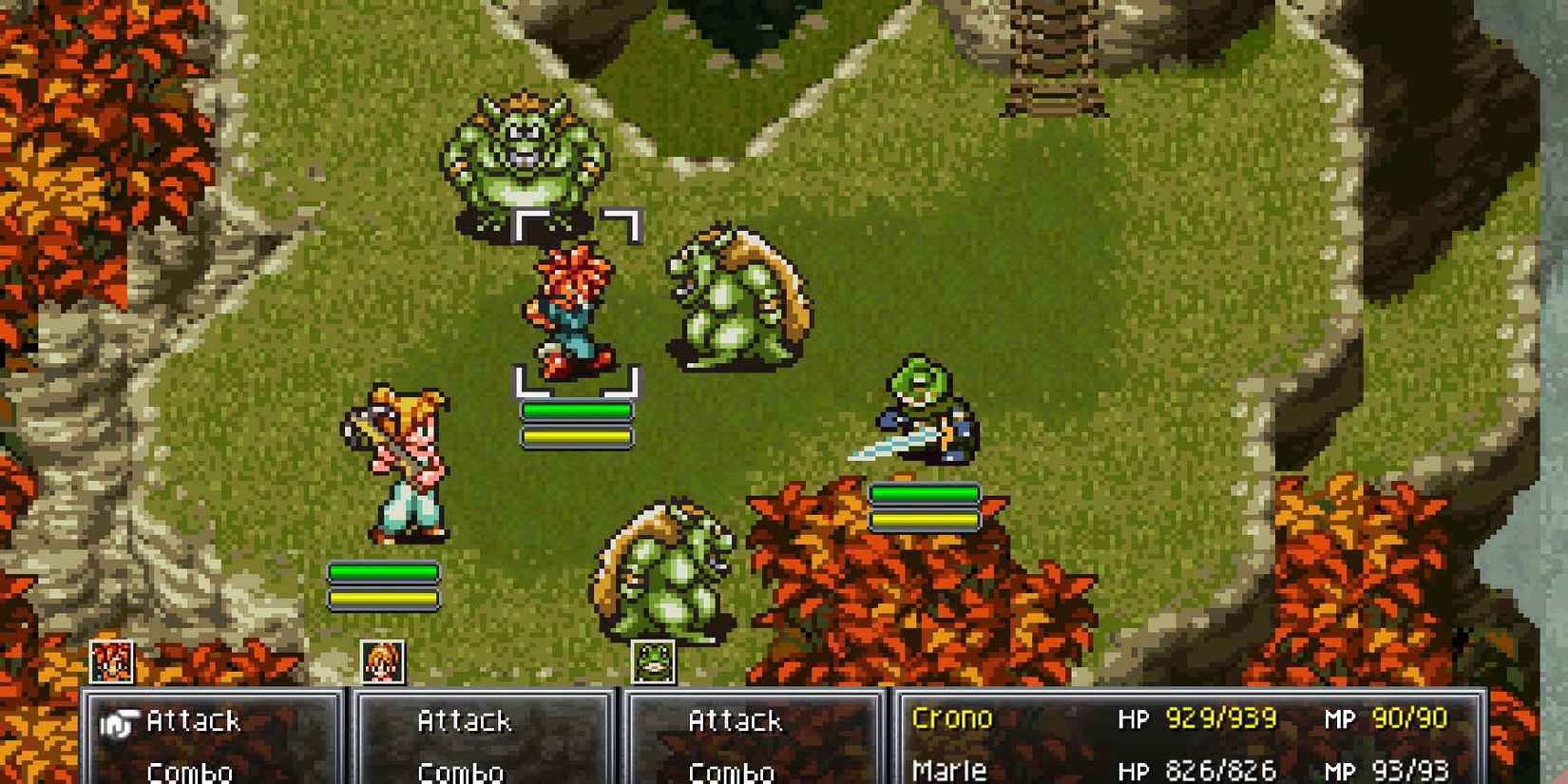
Task: Select Attack in Crono's command menu
Action: coord(195,720)
